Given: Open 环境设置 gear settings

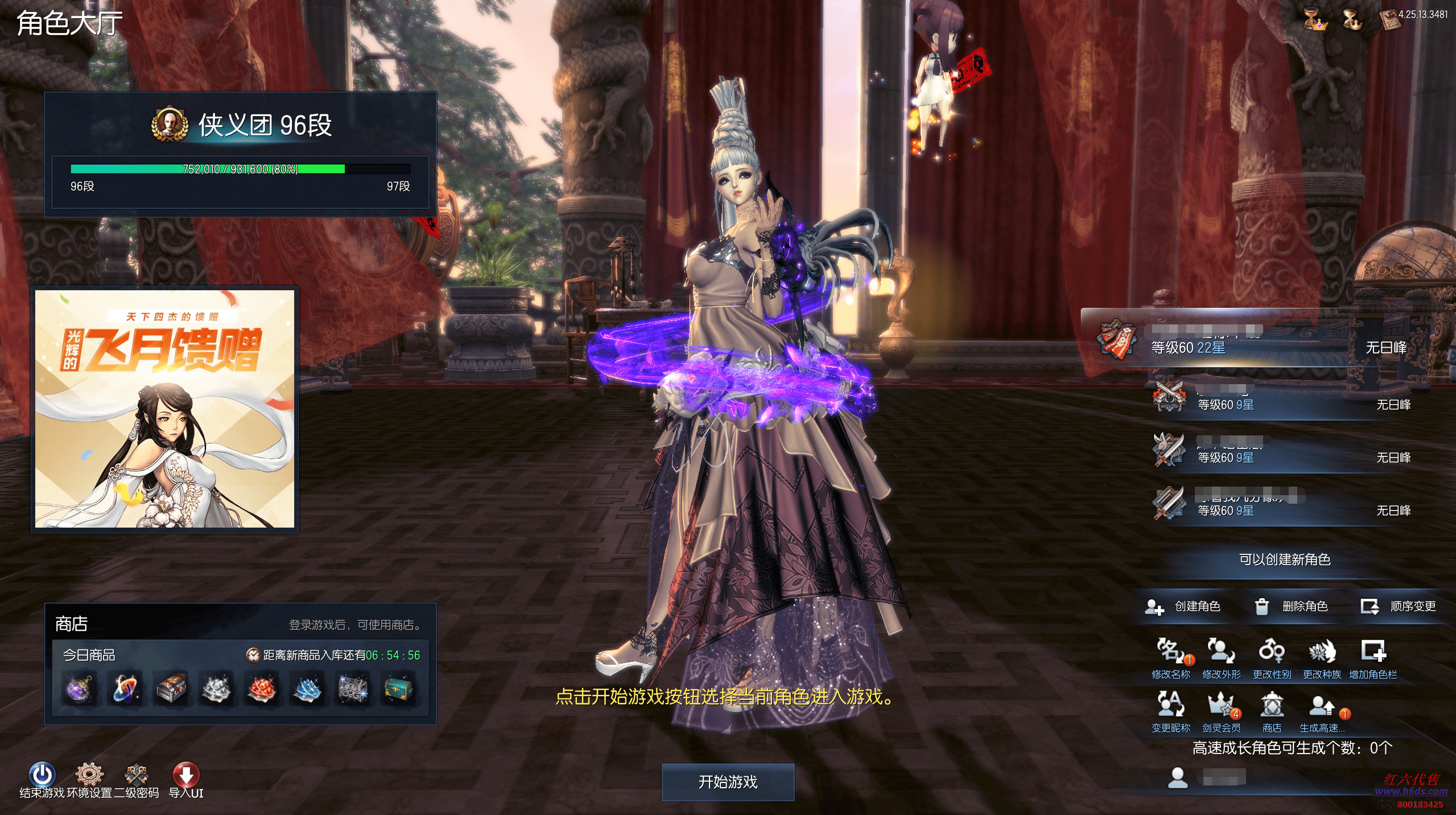Looking at the screenshot, I should click(89, 775).
